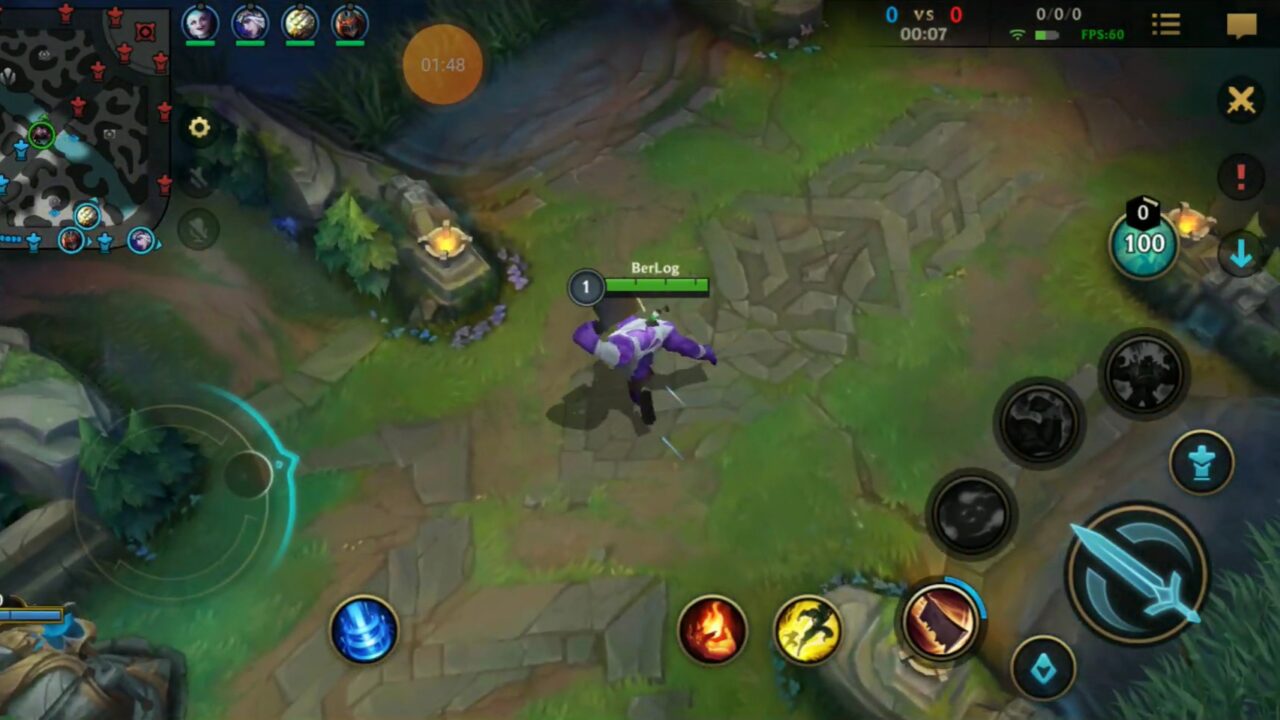Cast the Ignite flame summoner spell

(713, 630)
